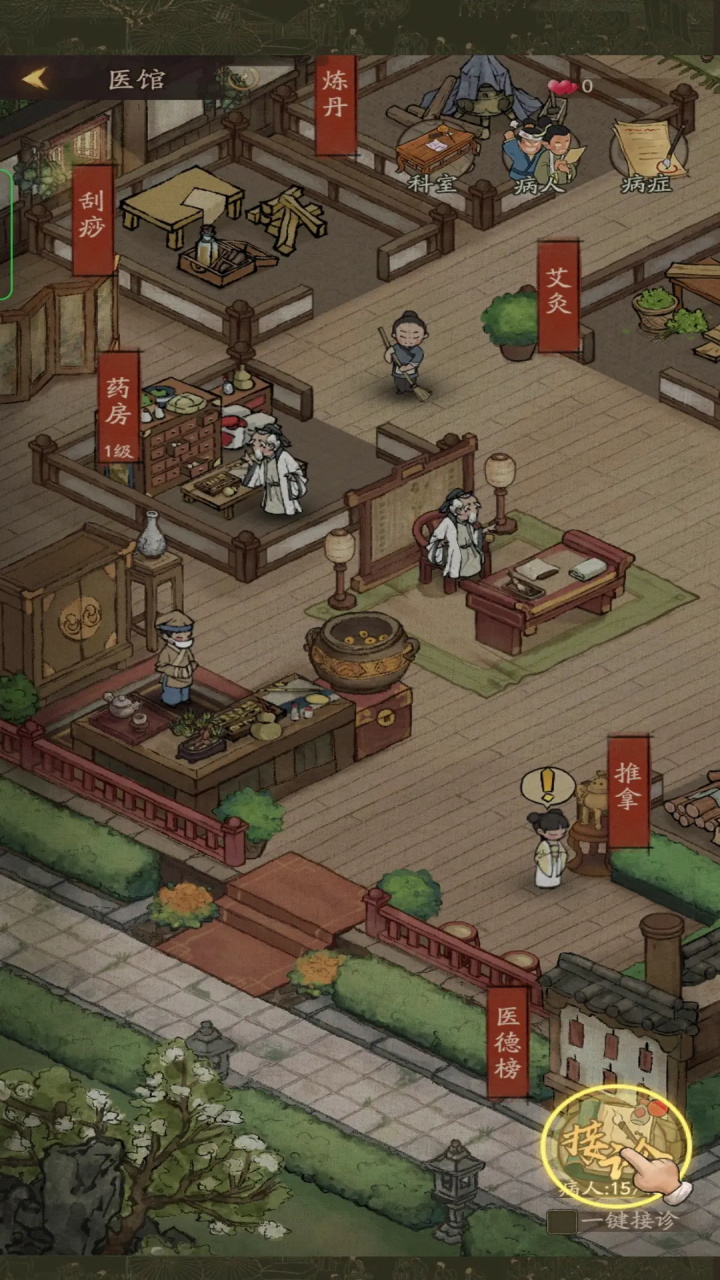This screenshot has width=720, height=1280.
Task: Open the 病人 (patients) list
Action: 539,155
